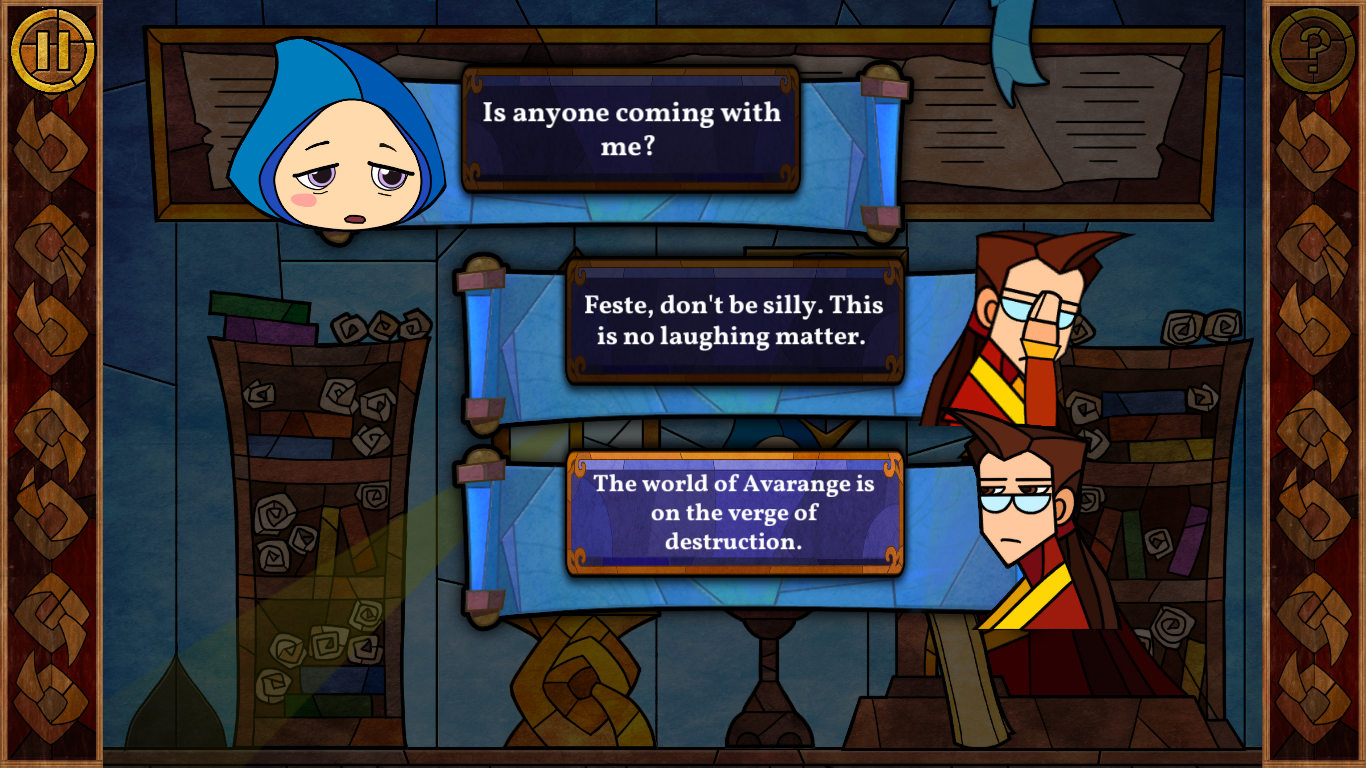Pick the "world of Avarange" dialogue box
This screenshot has height=768, width=1366.
click(734, 512)
